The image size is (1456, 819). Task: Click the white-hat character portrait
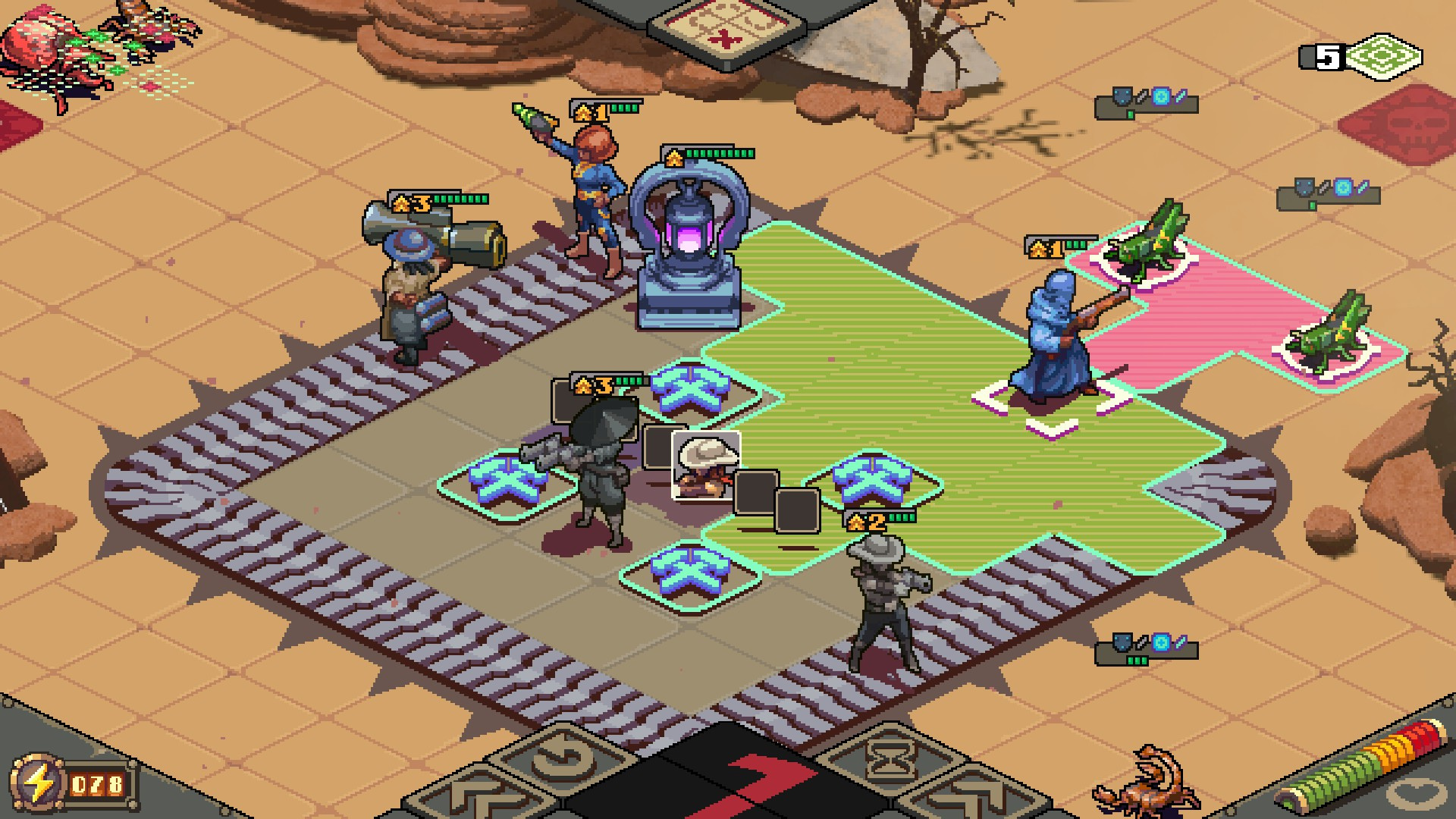click(705, 466)
